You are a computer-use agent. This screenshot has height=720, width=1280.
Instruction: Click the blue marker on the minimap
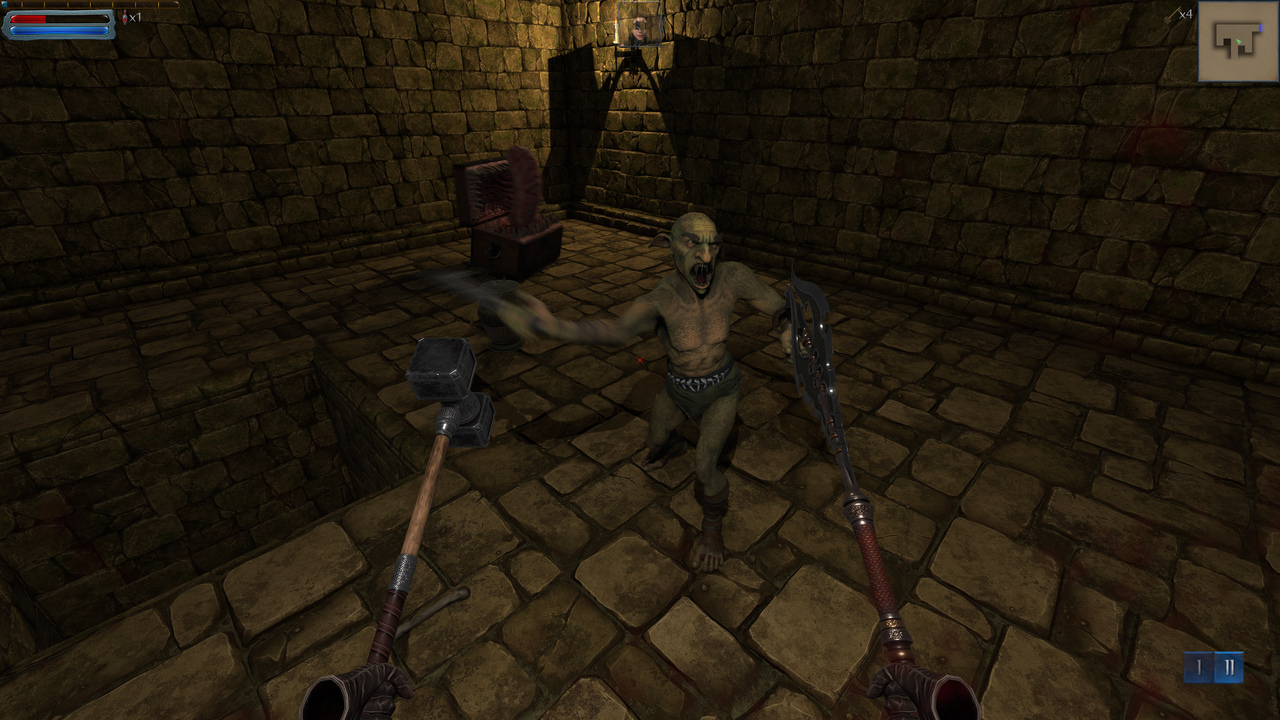[1262, 28]
